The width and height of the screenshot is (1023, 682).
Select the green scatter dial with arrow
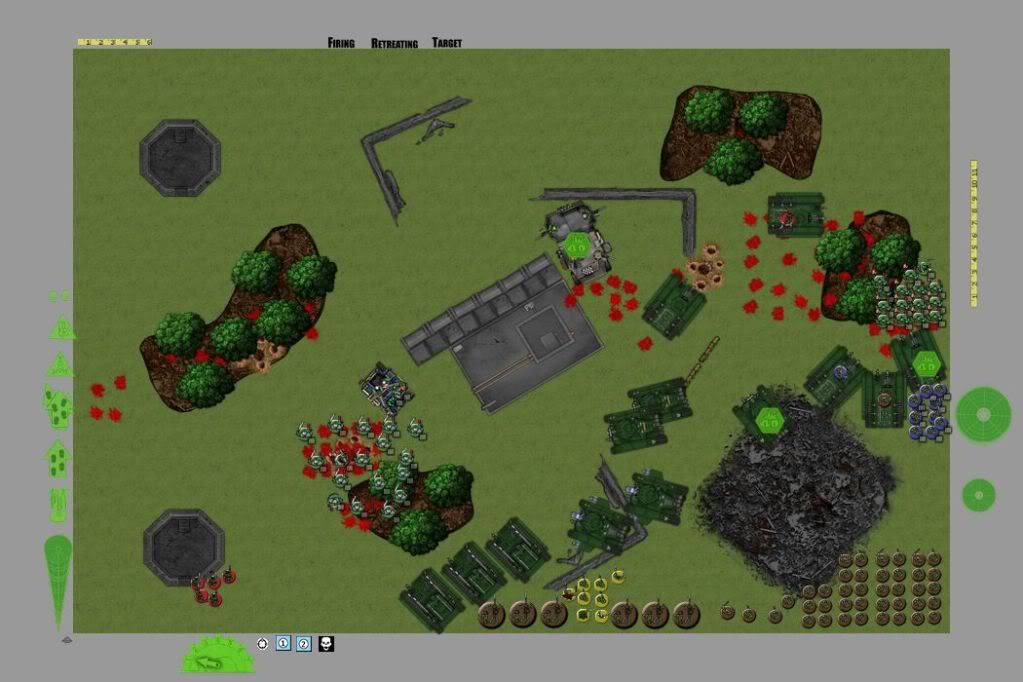tap(217, 656)
